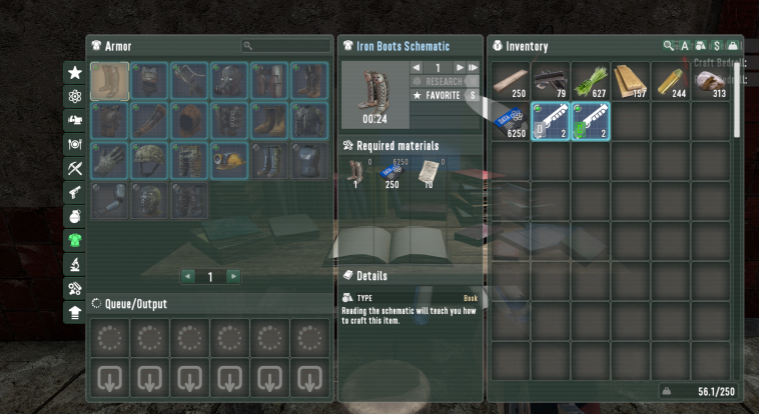759x414 pixels.
Task: Select the leather gloves recipe
Action: pyautogui.click(x=109, y=160)
